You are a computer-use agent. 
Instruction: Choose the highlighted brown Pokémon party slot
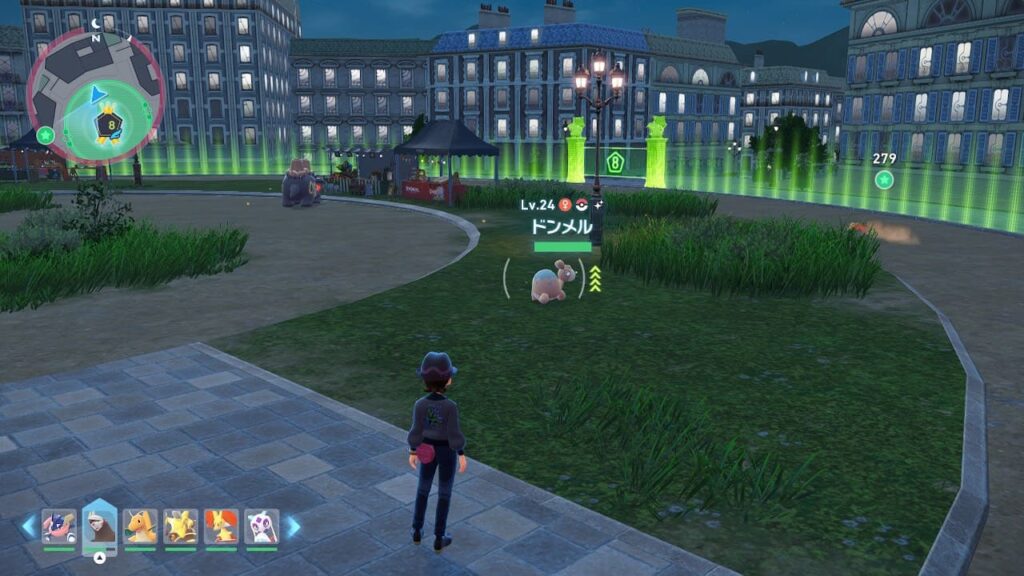(100, 526)
